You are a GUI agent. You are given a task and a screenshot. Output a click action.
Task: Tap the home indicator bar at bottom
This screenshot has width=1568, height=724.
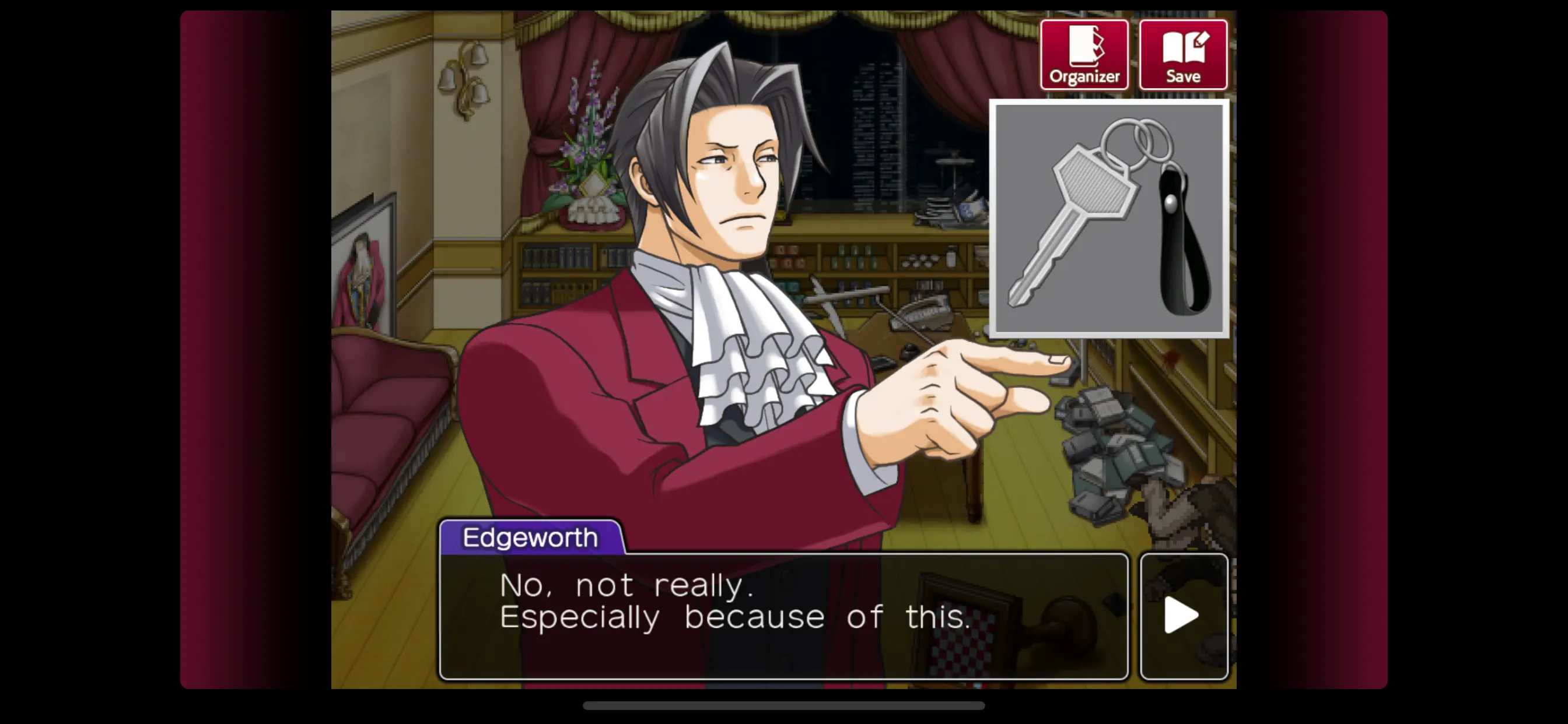784,706
